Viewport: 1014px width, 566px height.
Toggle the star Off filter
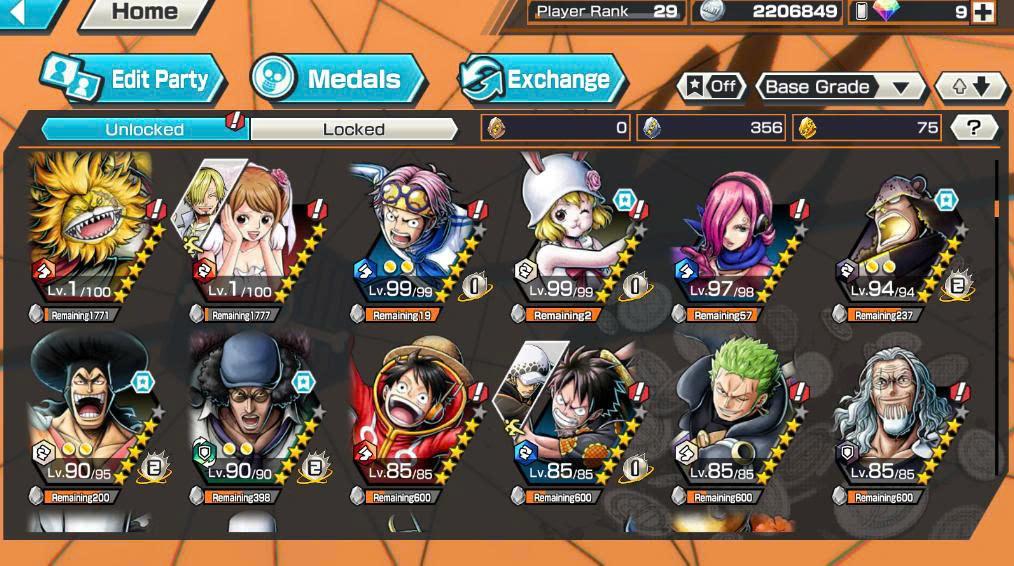[x=712, y=87]
